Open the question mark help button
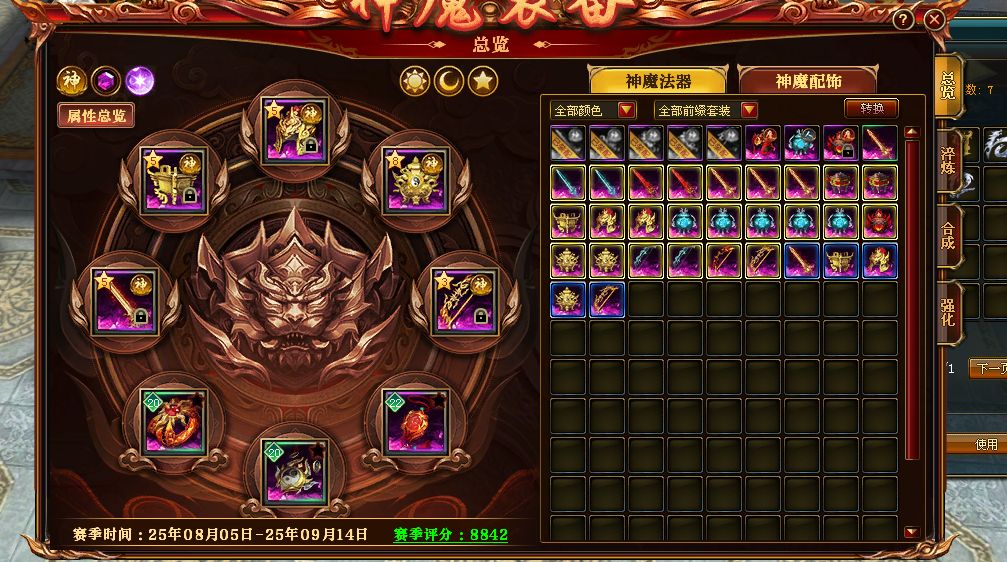 pyautogui.click(x=903, y=19)
